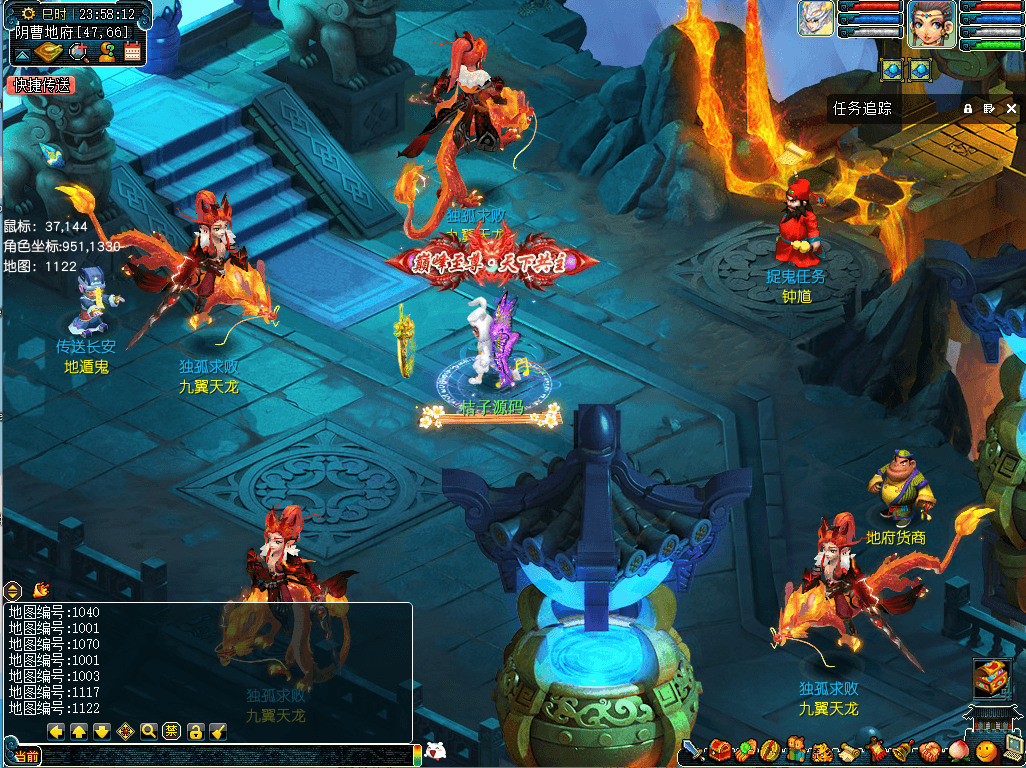This screenshot has height=768, width=1026.
Task: Click the magnifier search button in chat
Action: pos(149,731)
